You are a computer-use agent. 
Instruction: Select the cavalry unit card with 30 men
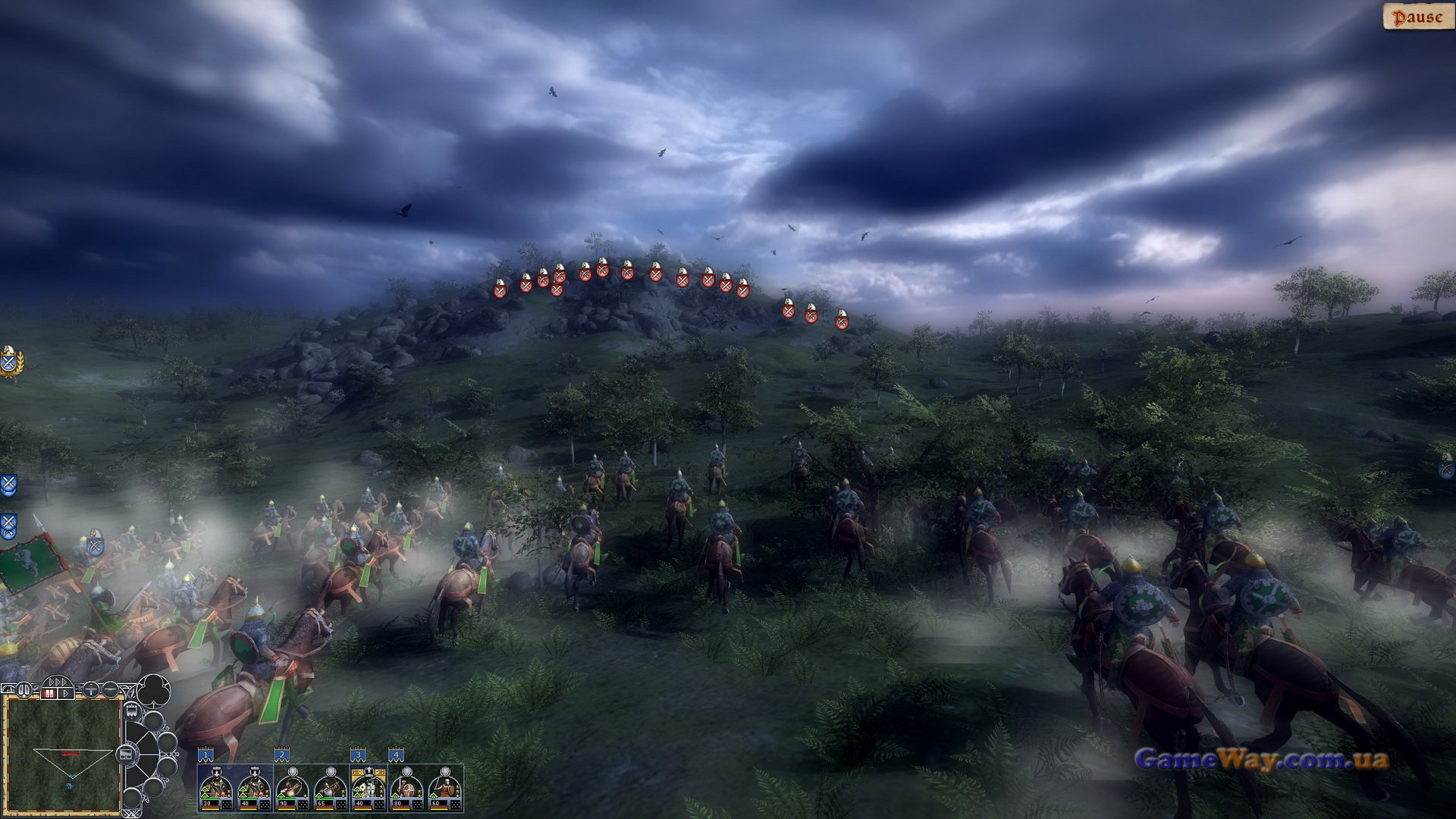tap(216, 789)
